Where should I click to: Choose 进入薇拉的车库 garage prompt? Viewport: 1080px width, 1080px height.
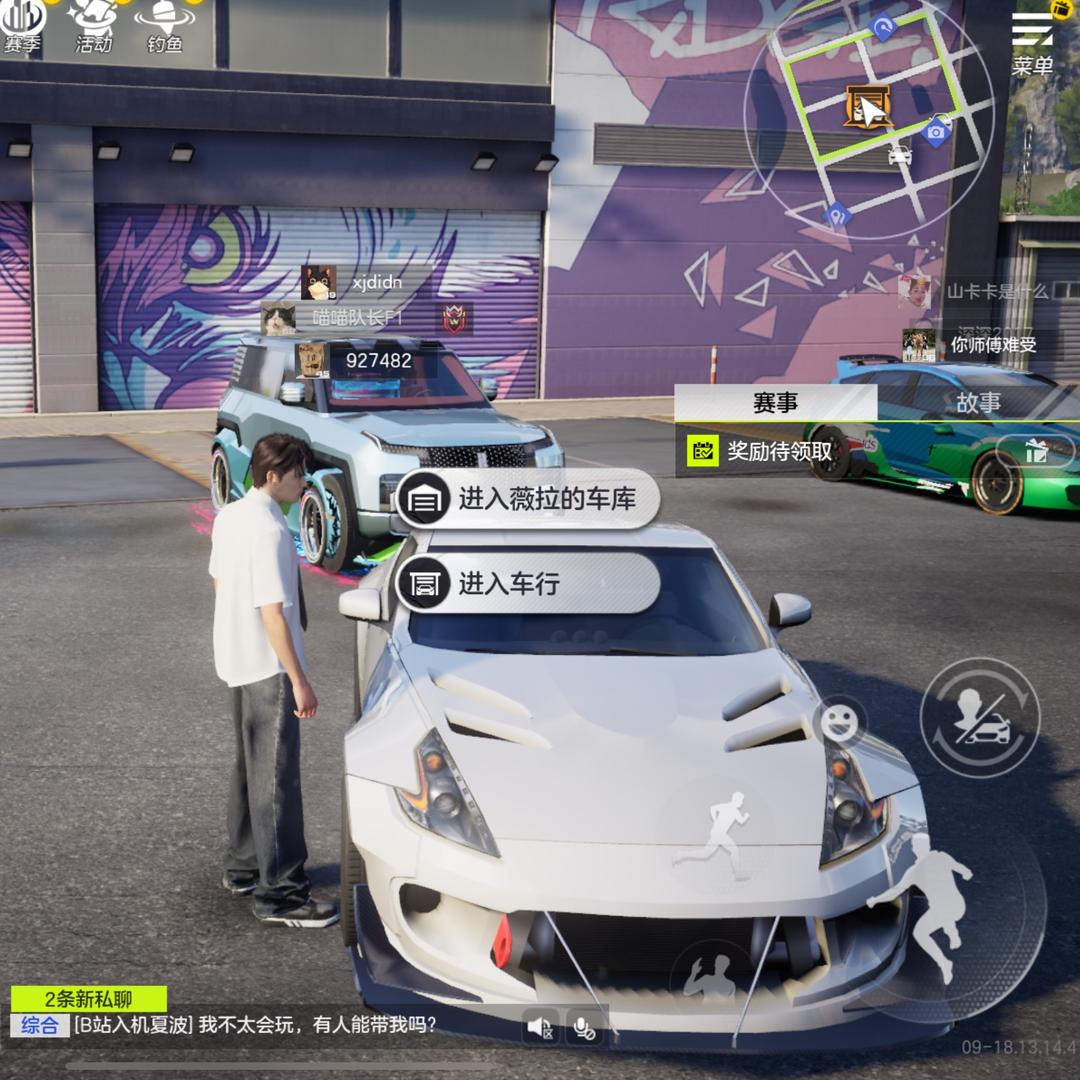(x=528, y=500)
